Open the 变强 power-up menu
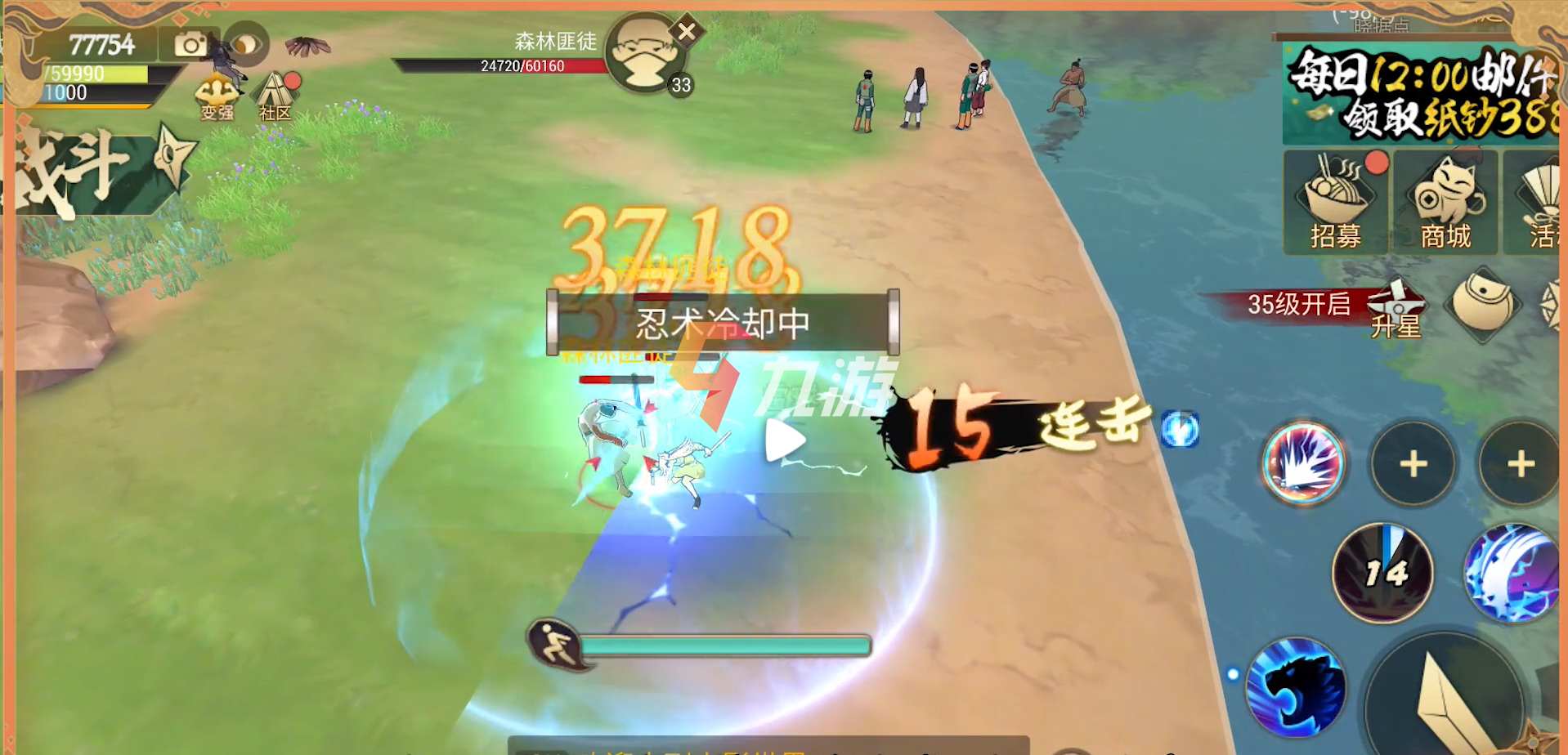 (x=217, y=97)
